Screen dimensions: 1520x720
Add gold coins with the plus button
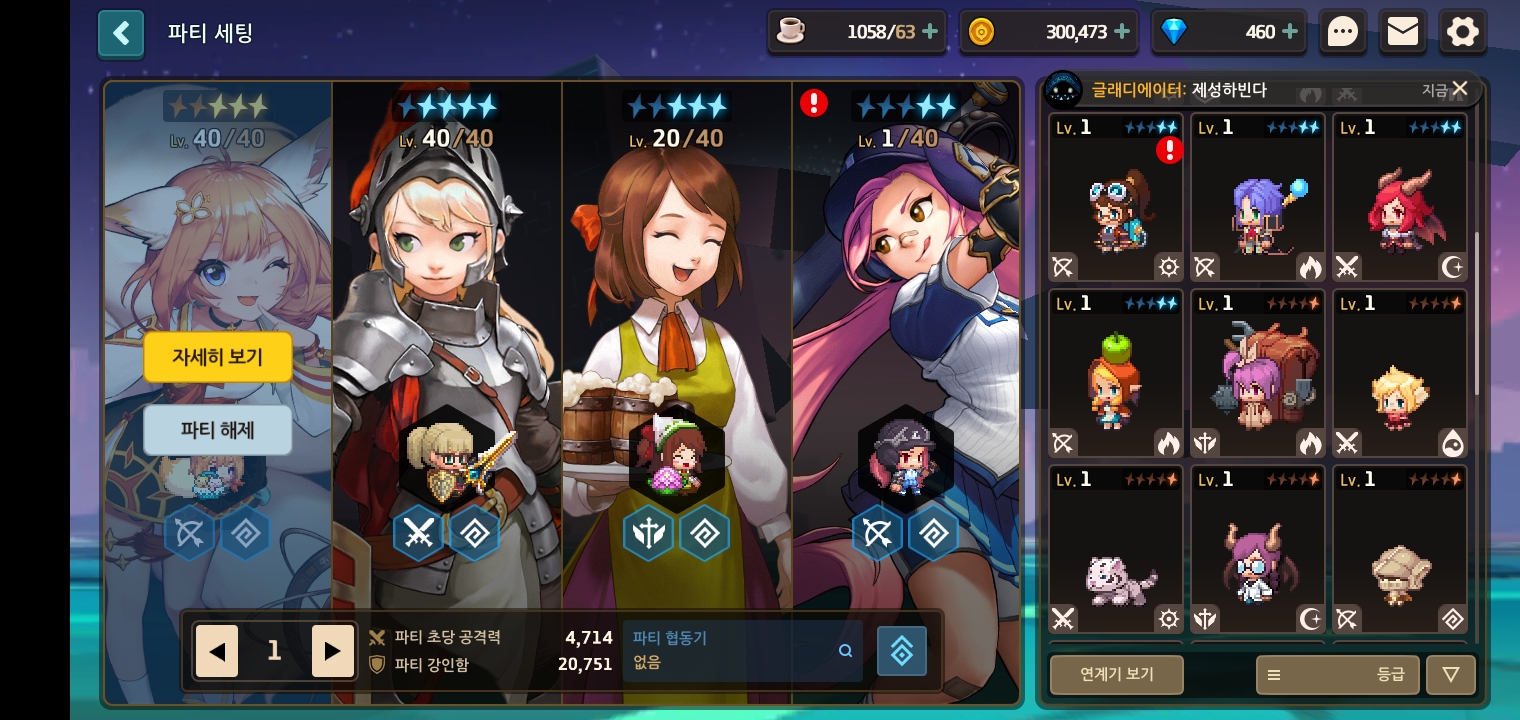pyautogui.click(x=1122, y=32)
